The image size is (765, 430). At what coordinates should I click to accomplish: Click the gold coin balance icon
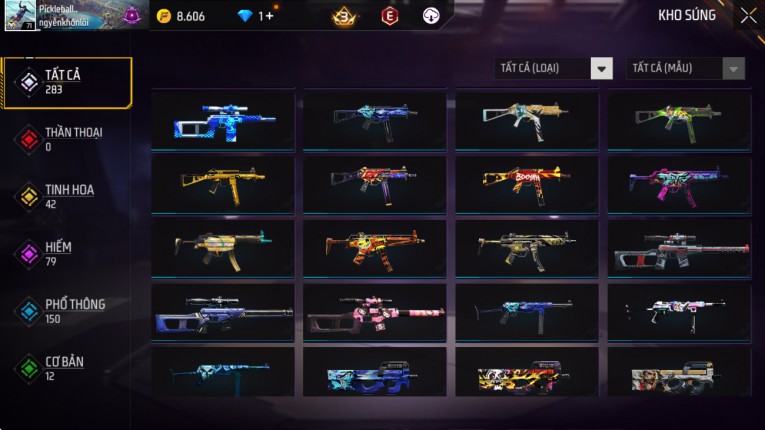tap(164, 16)
